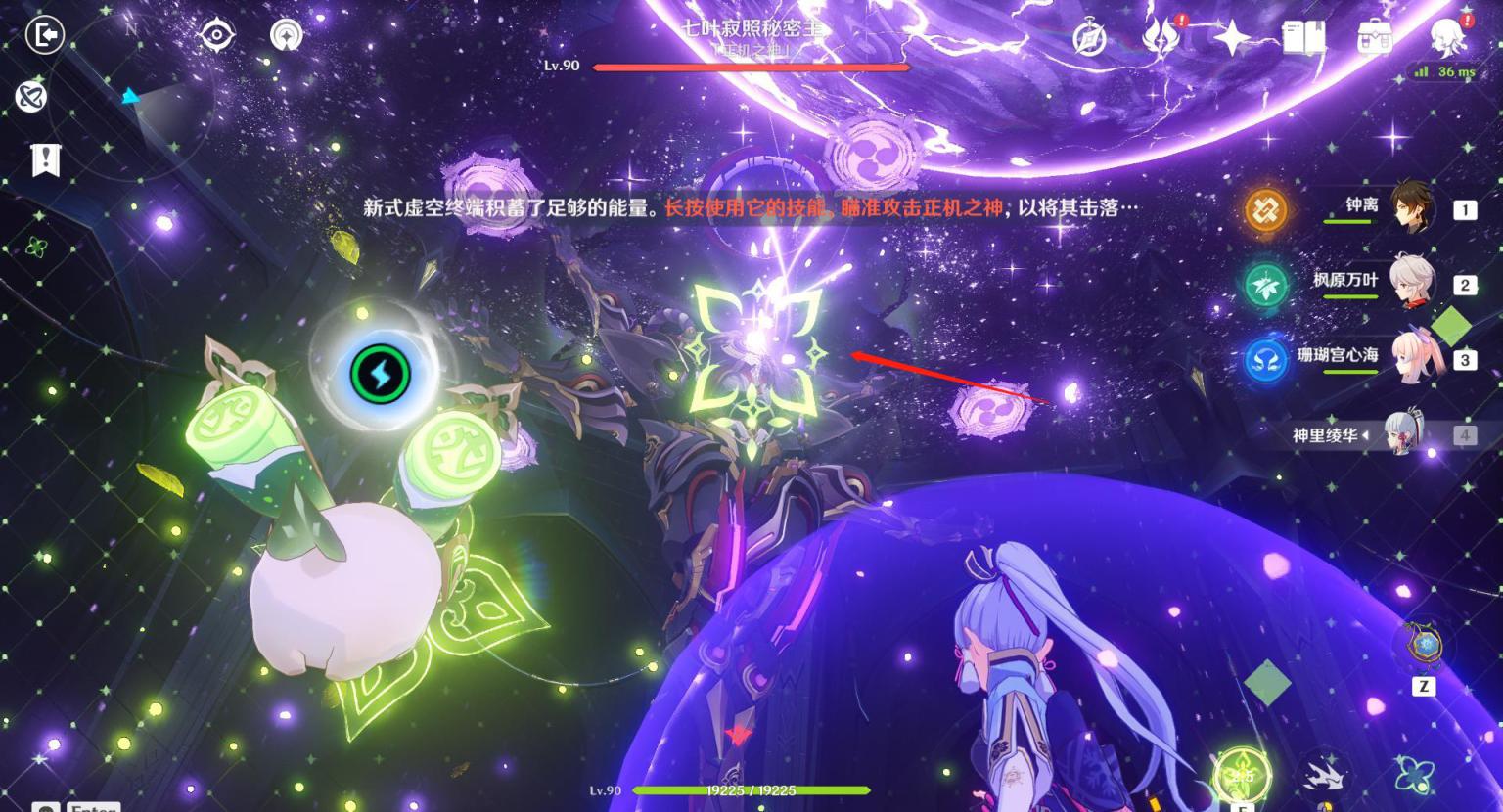Open the co-op mode icon

(x=287, y=36)
